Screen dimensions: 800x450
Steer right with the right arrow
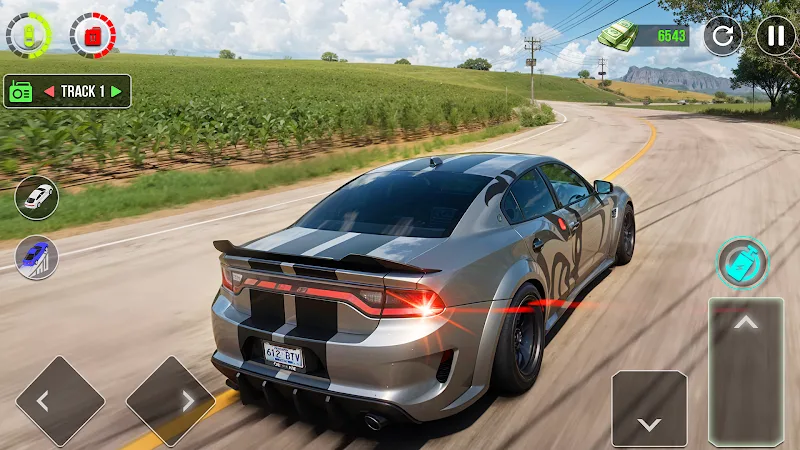[x=170, y=401]
